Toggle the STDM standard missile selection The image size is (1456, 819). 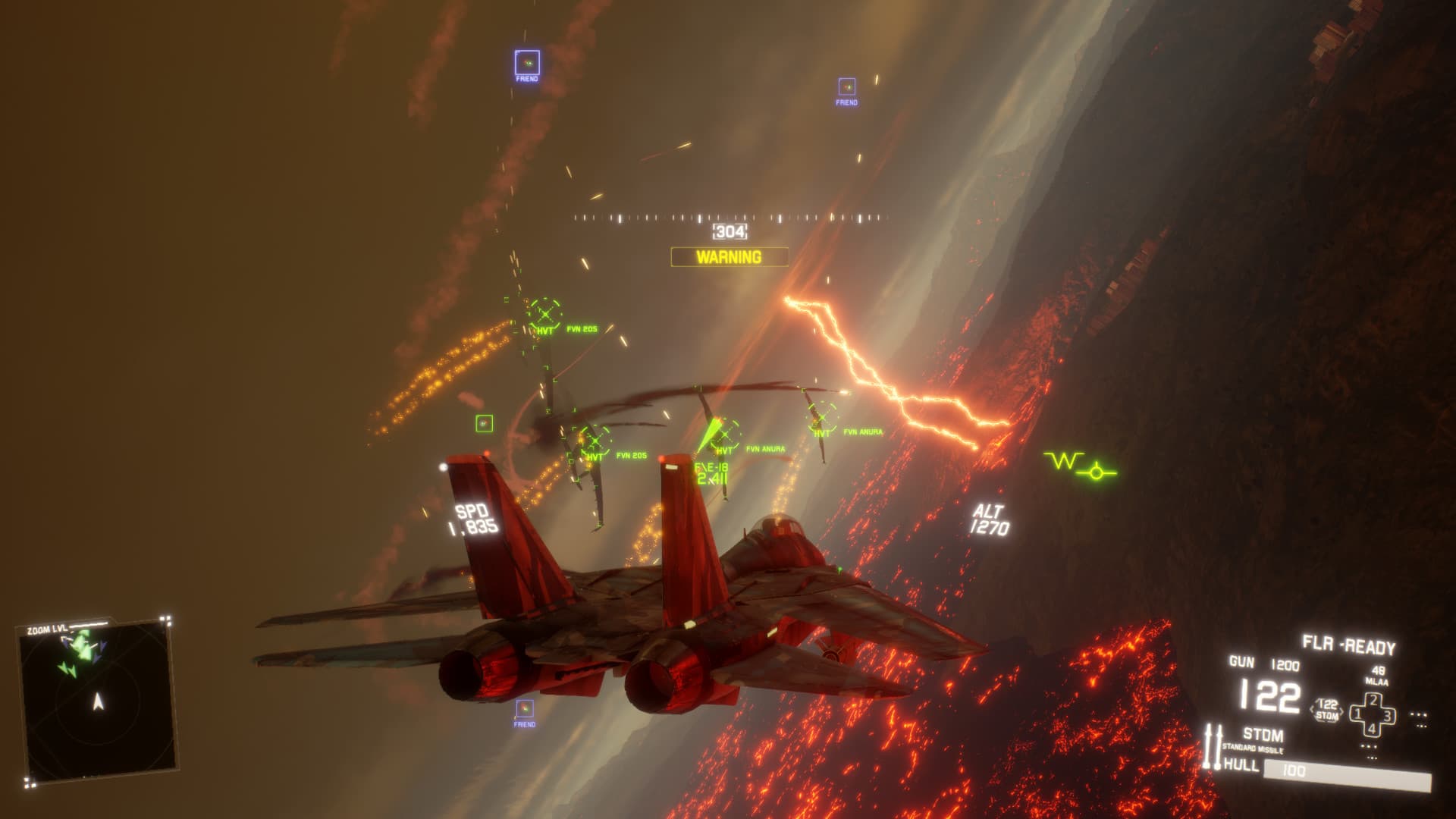[1263, 733]
